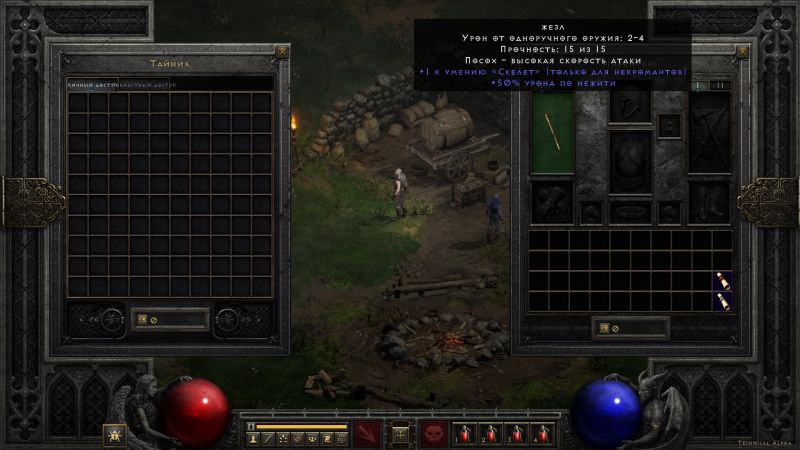Screen dimensions: 800x450
Task: Click the stash left gear withdraw button
Action: coord(110,320)
